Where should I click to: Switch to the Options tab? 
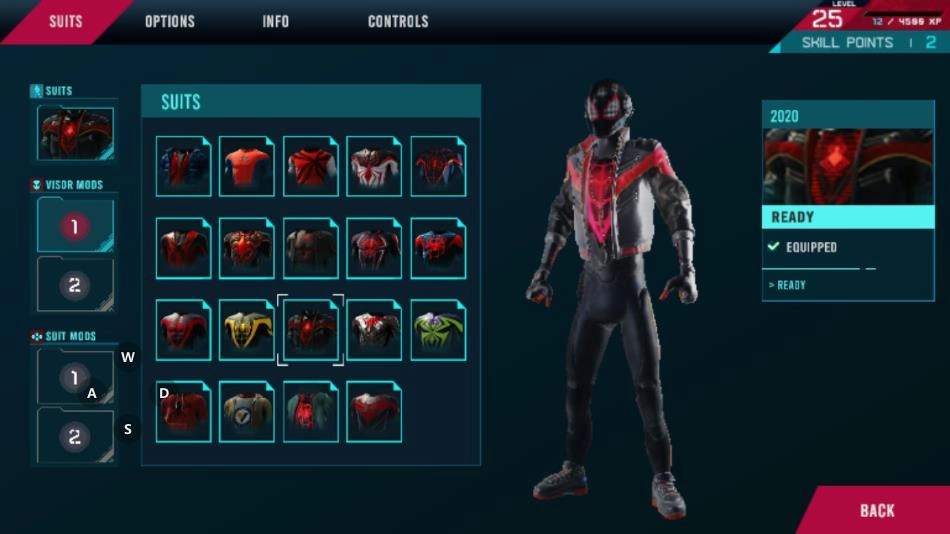(170, 21)
